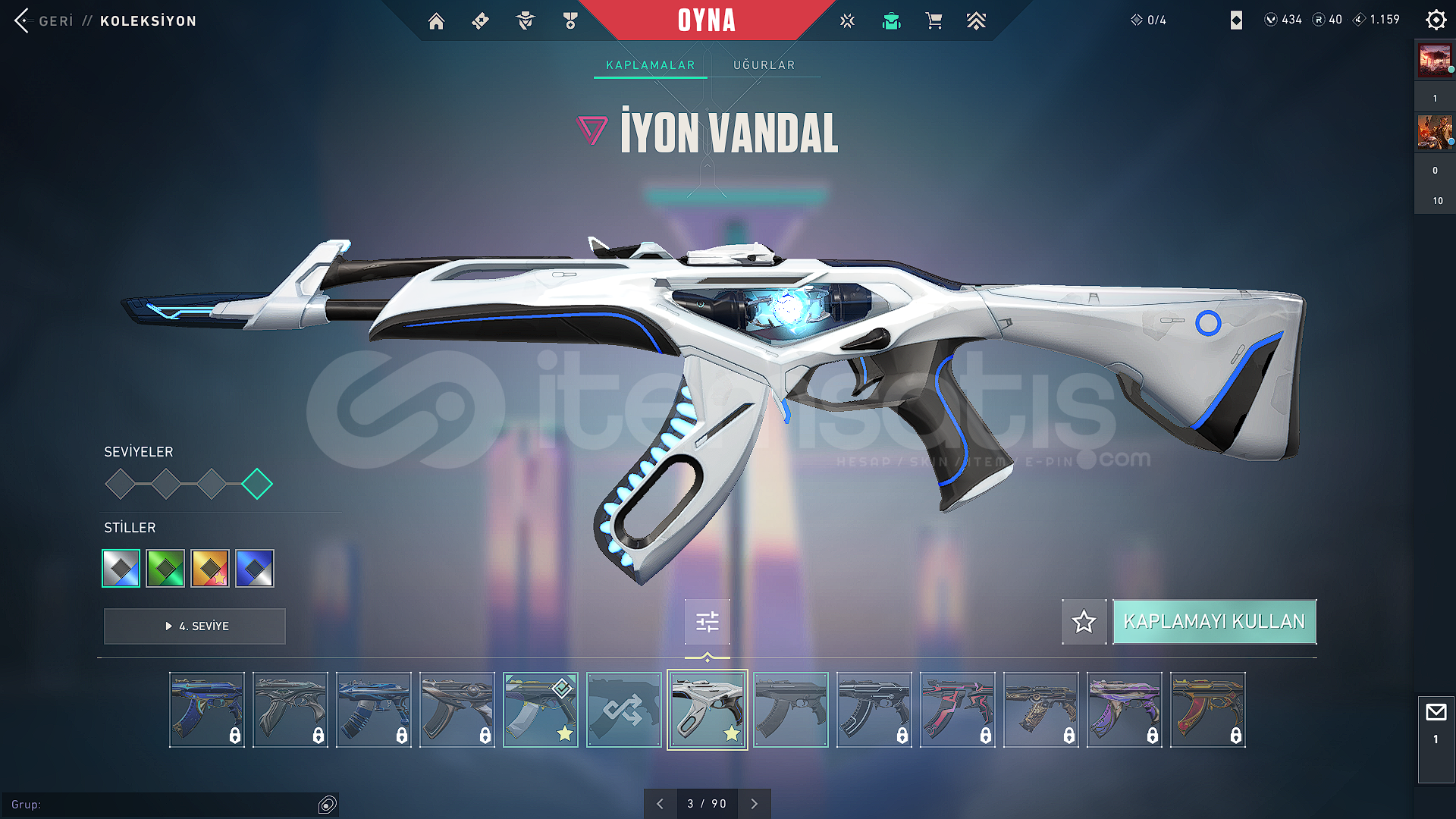1456x819 pixels.
Task: Play the 4. SEVİYE preview video
Action: tap(195, 626)
